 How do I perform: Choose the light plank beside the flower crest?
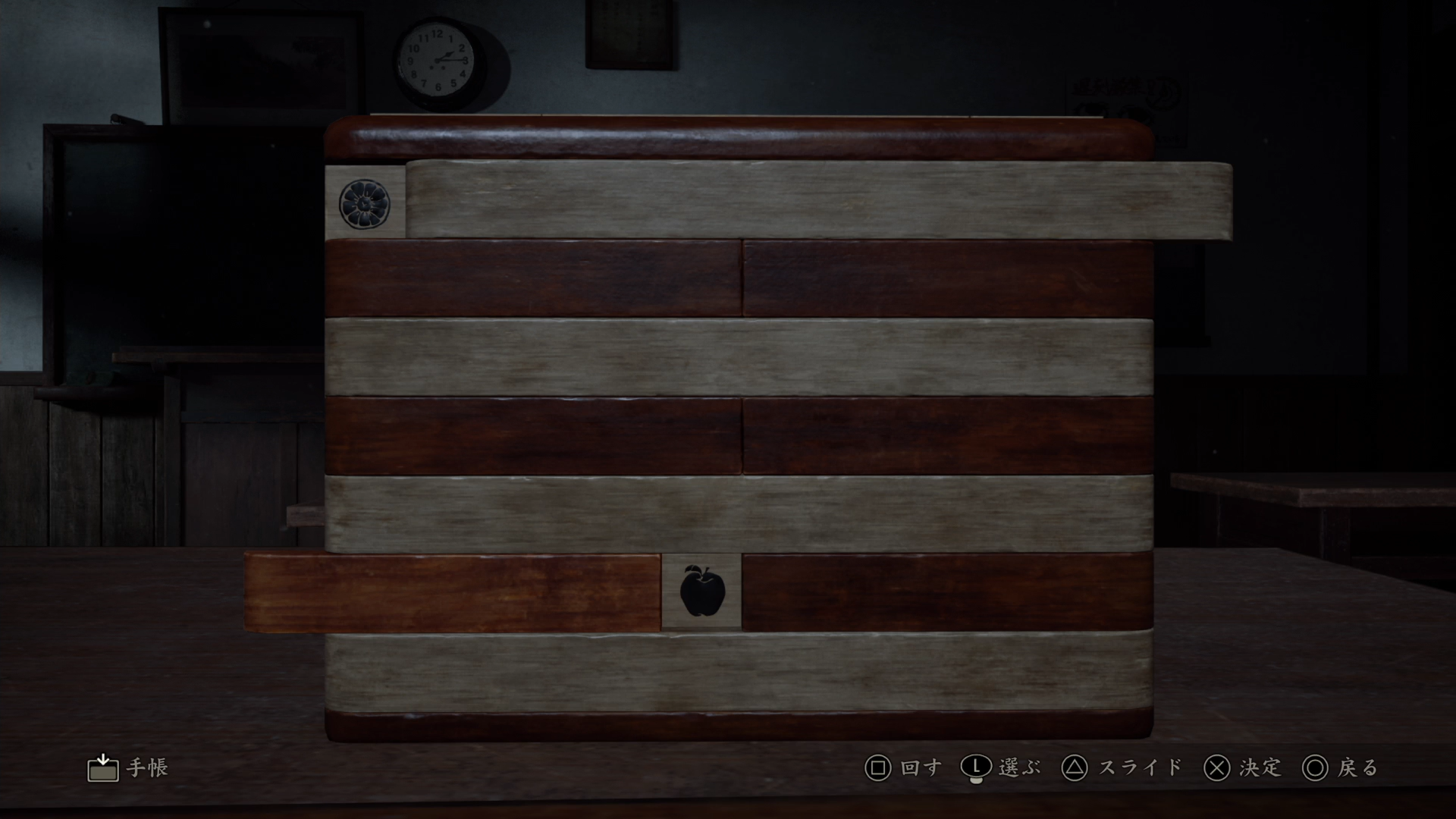coord(817,200)
